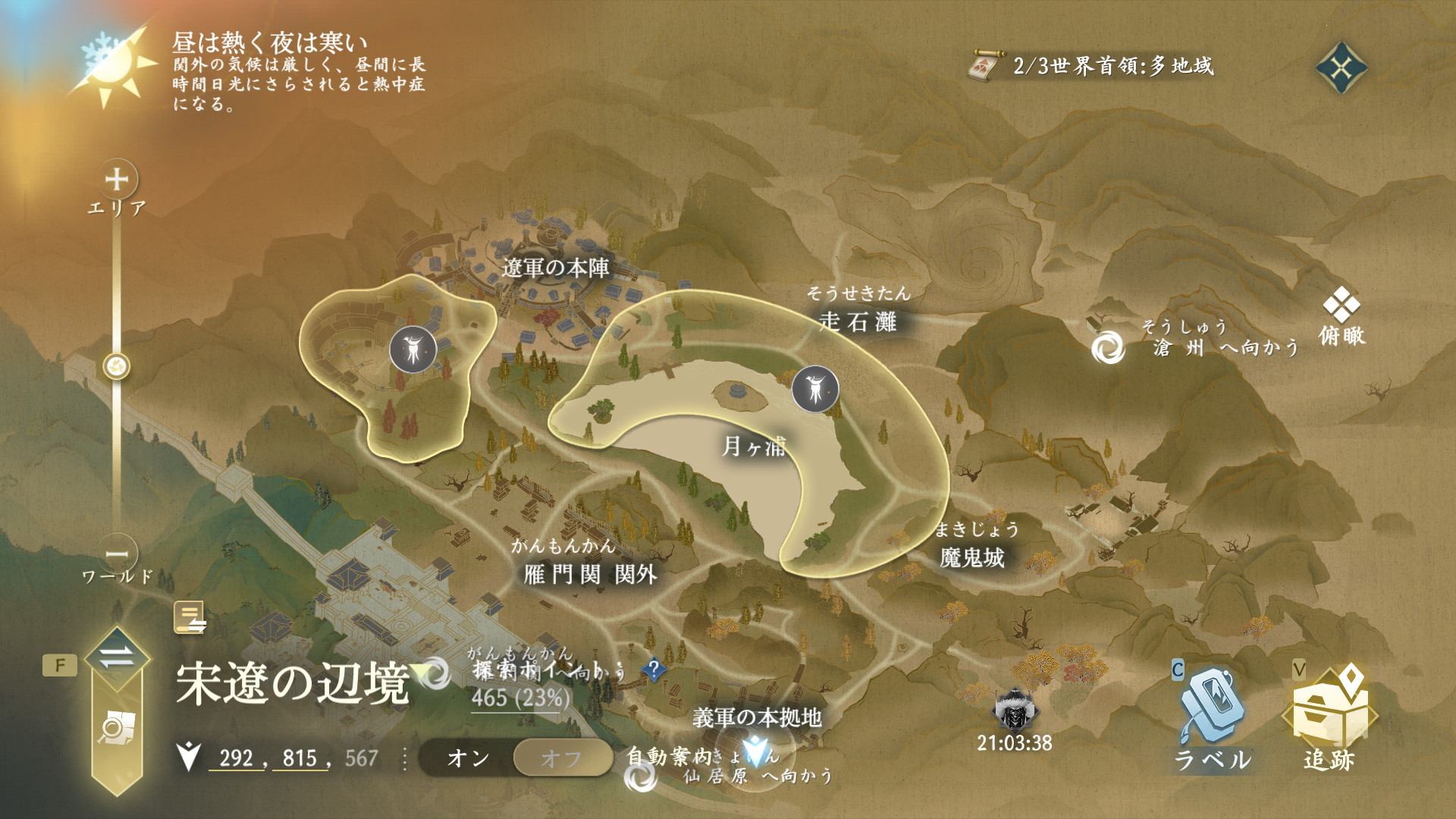This screenshot has height=819, width=1456.
Task: Click the map zoom slider handle
Action: pos(117,367)
